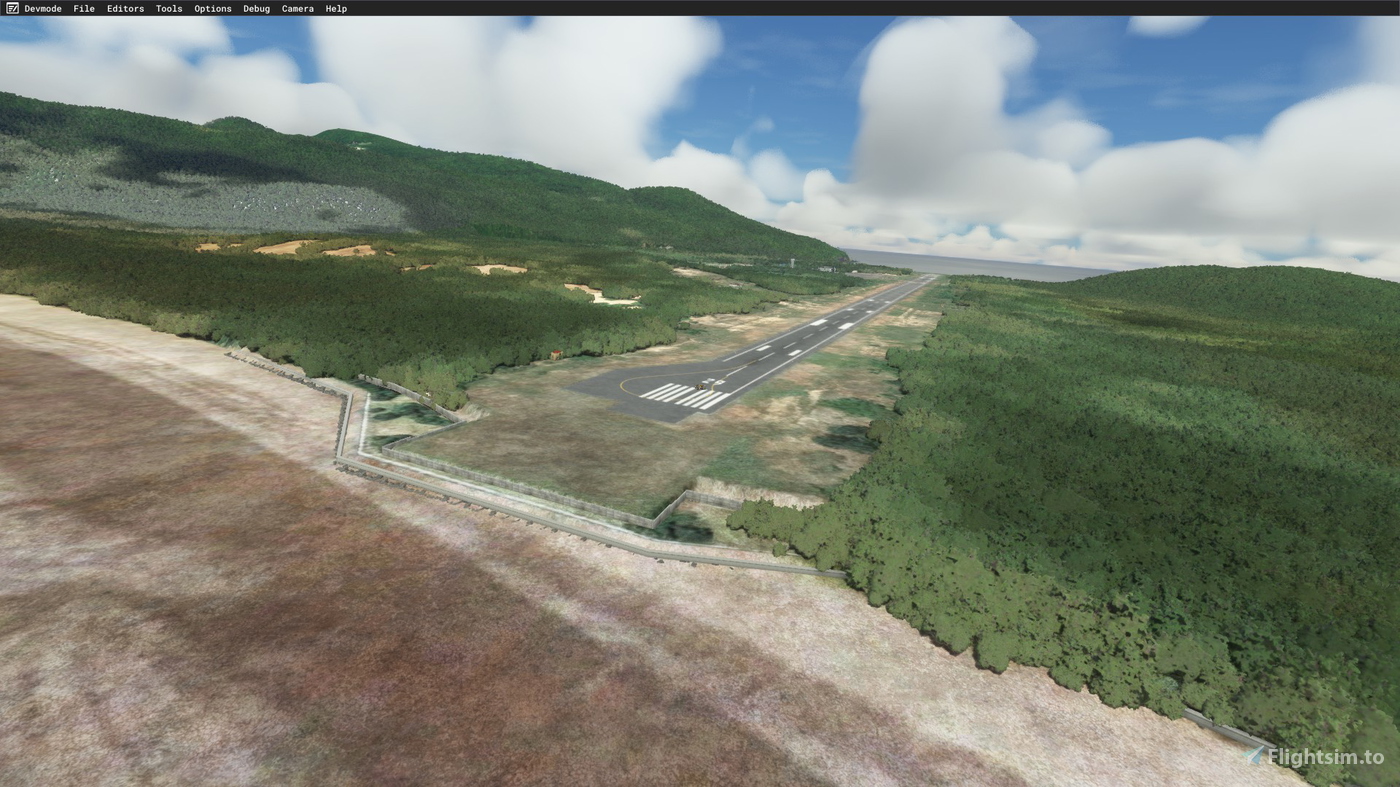Screen dimensions: 1400x787
Task: Click the Devmode menu label
Action: tap(41, 8)
